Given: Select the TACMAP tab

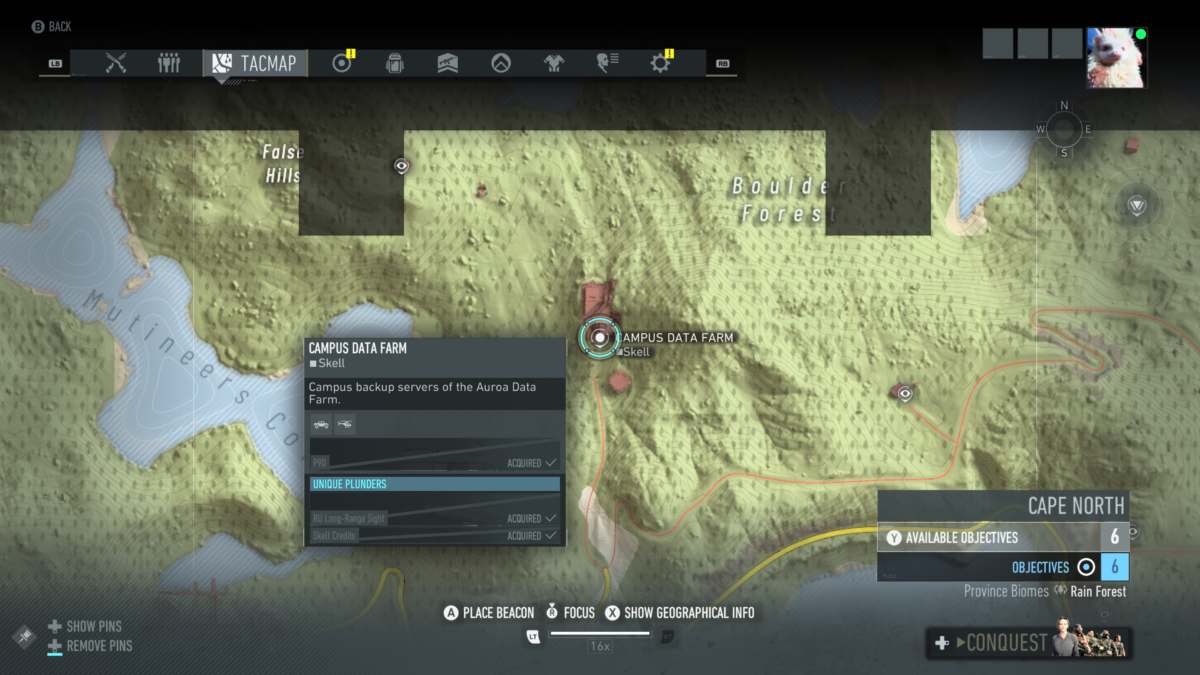Looking at the screenshot, I should click(x=256, y=63).
